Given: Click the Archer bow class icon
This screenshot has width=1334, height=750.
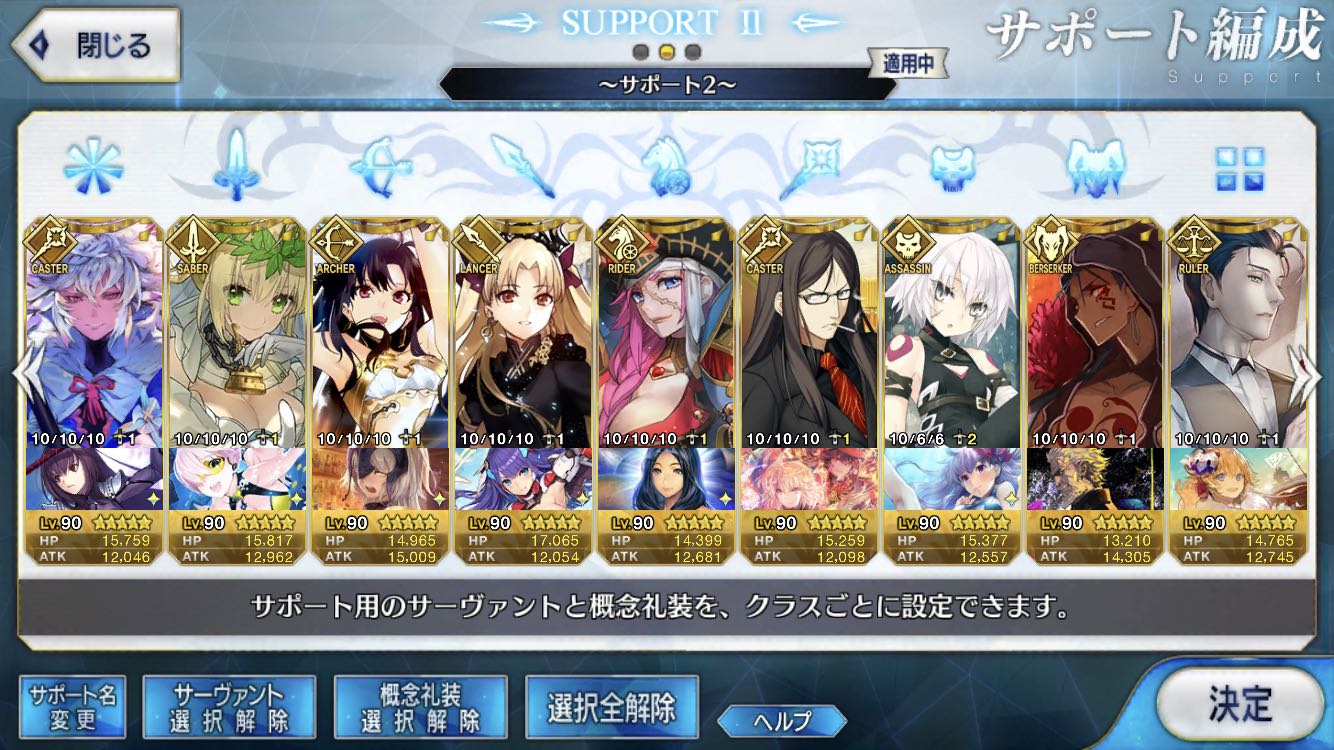Looking at the screenshot, I should click(x=379, y=166).
